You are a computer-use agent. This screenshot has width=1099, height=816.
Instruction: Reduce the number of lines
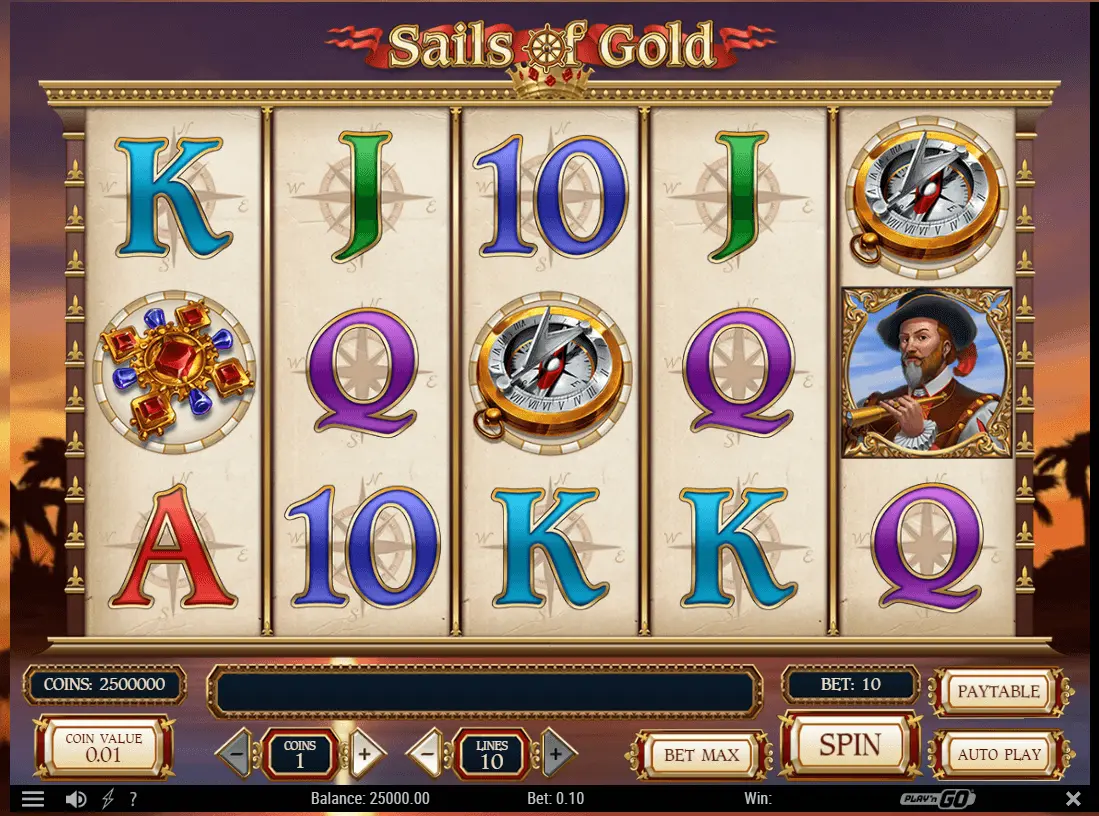coord(427,754)
